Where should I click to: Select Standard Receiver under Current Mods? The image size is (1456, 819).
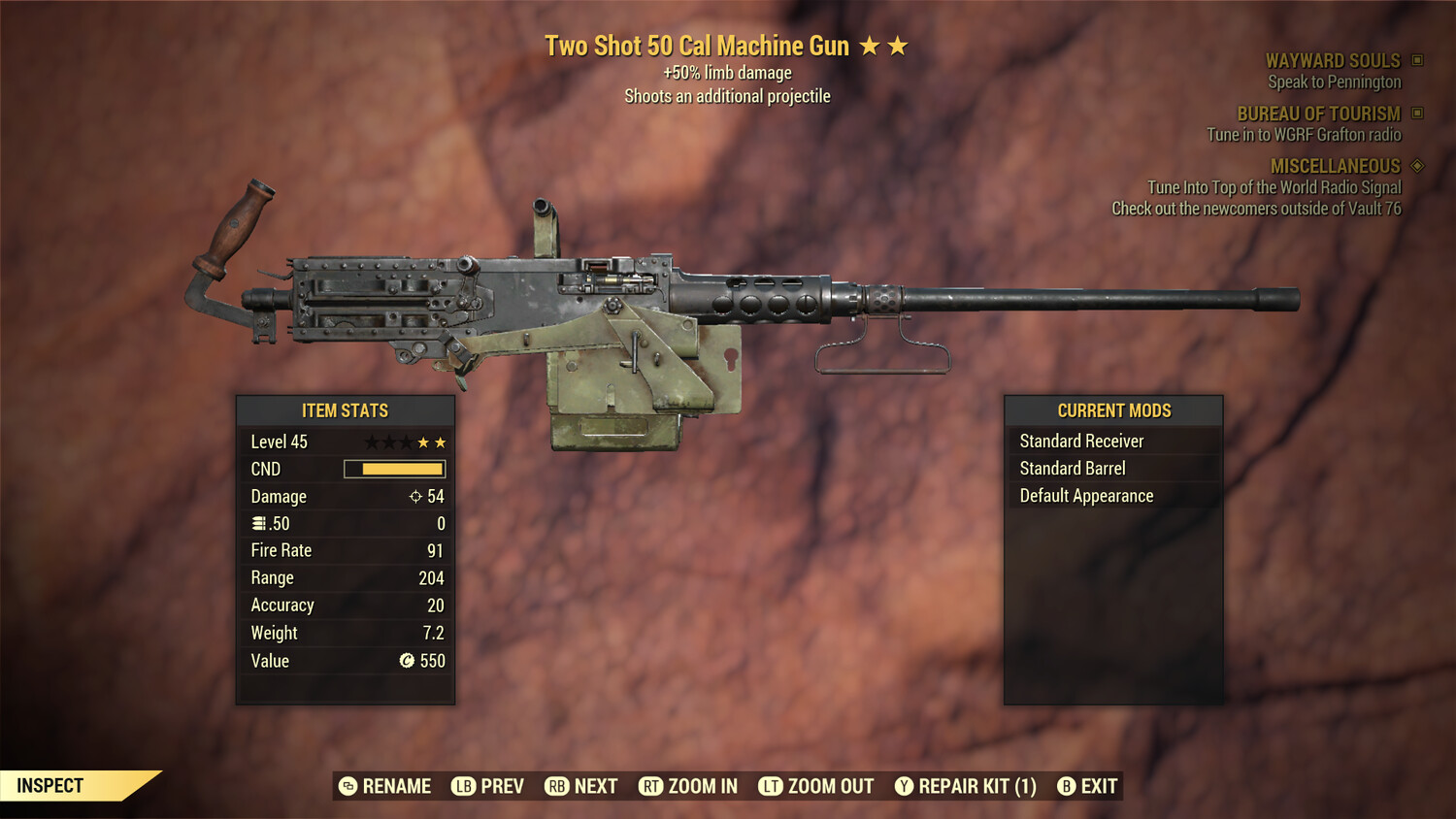coord(1081,441)
